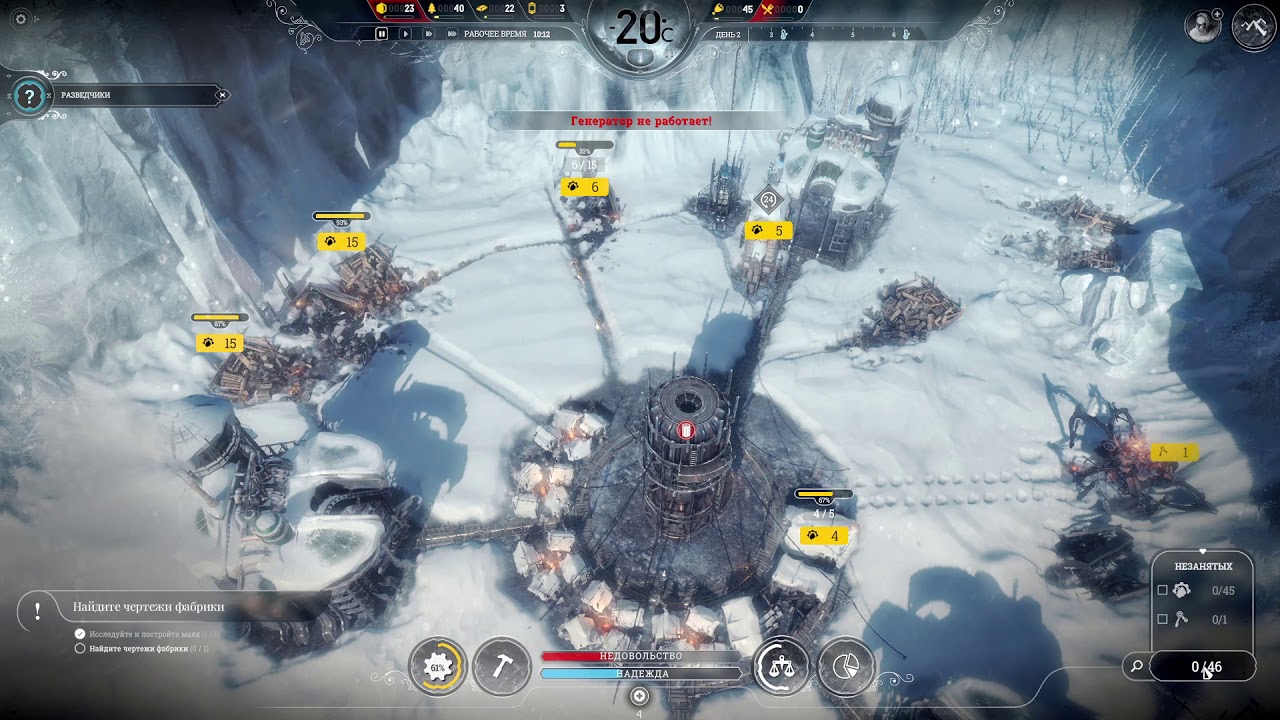The image size is (1280, 720).
Task: Open the economy pie chart overview
Action: pyautogui.click(x=846, y=667)
